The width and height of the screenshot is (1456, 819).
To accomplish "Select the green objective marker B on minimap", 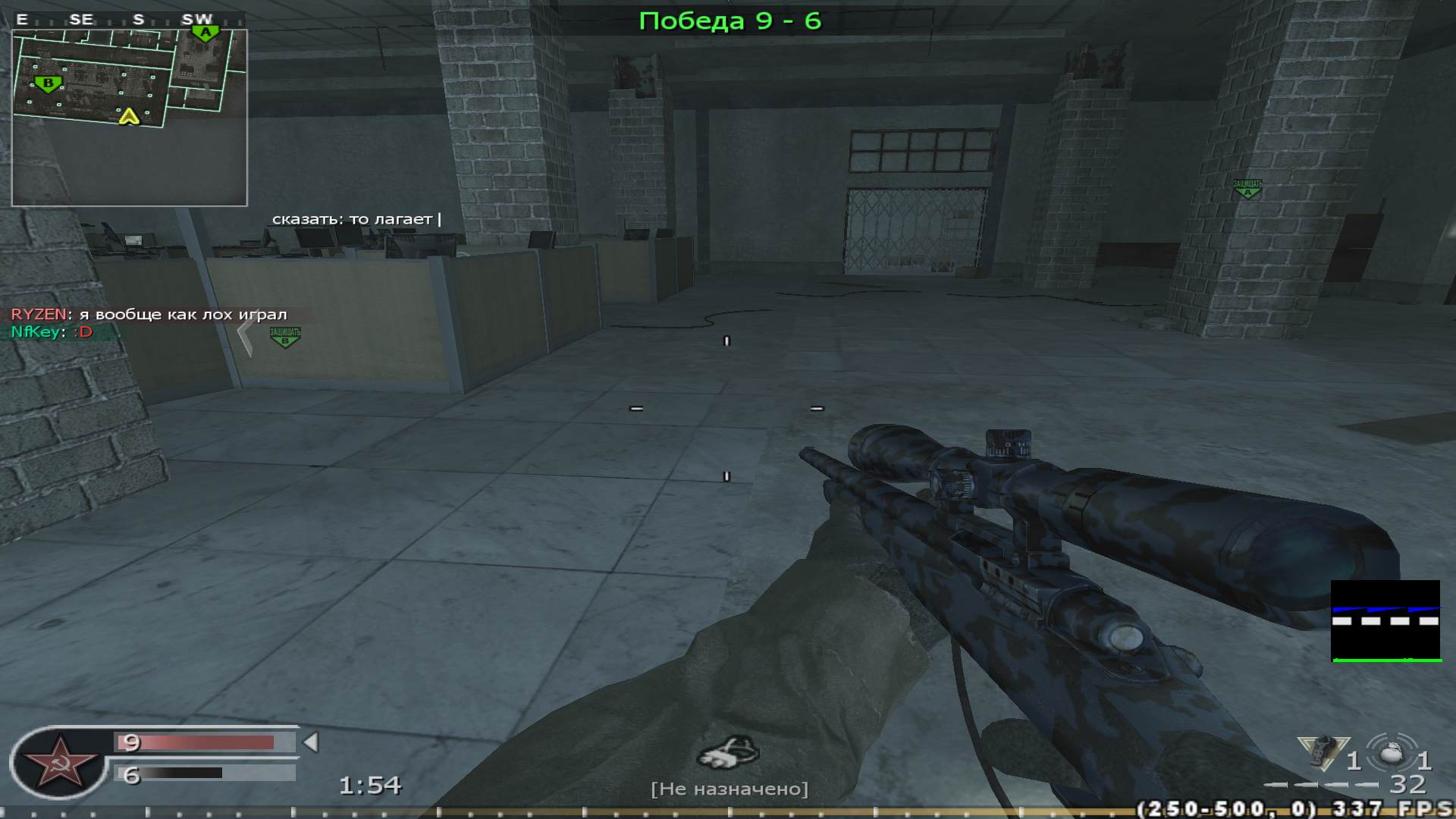I will point(47,83).
